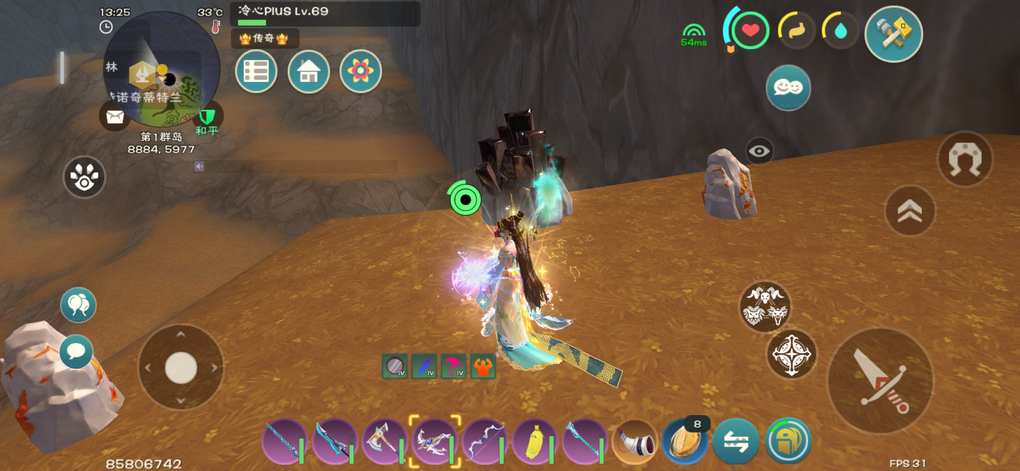Activate the four-point star skill
The width and height of the screenshot is (1020, 471).
(792, 354)
